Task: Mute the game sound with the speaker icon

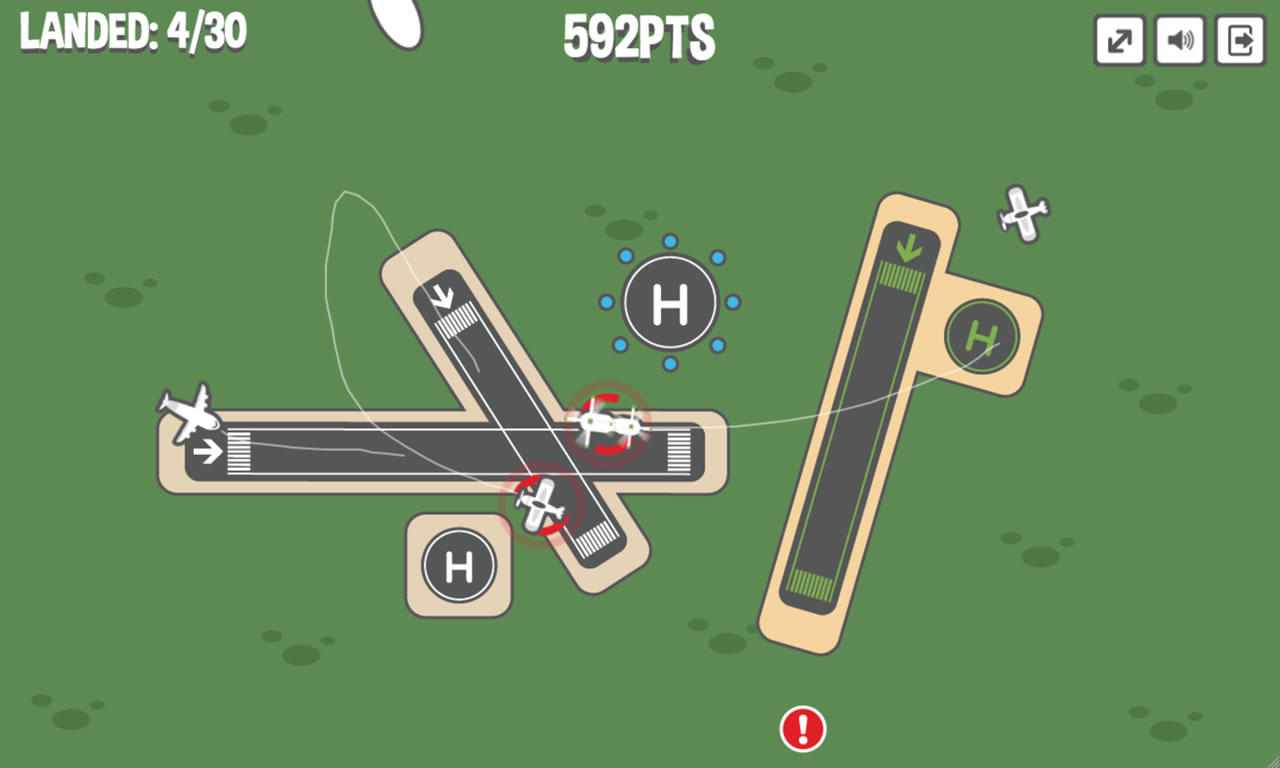Action: click(1179, 41)
